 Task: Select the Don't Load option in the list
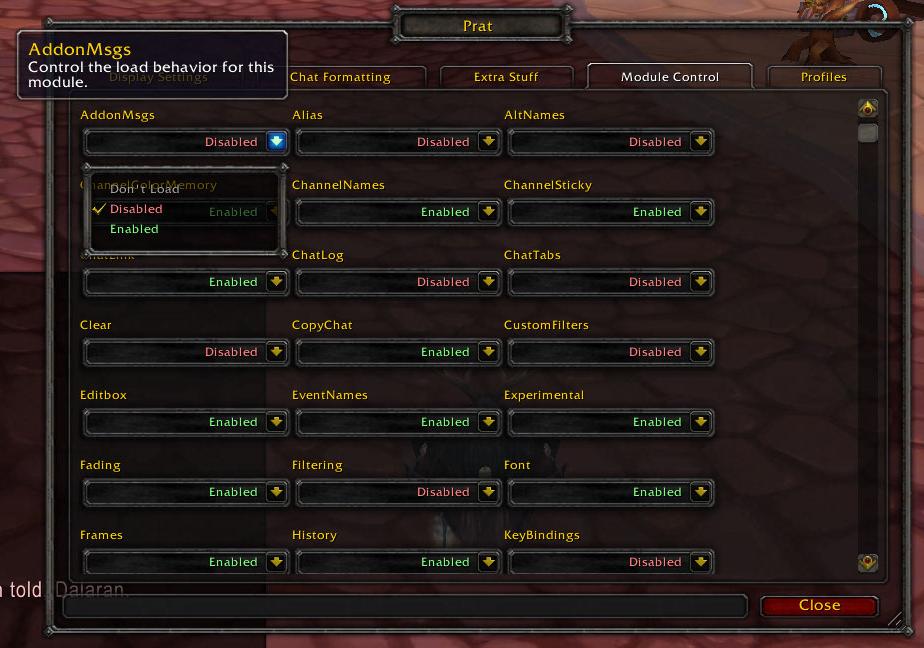[144, 189]
